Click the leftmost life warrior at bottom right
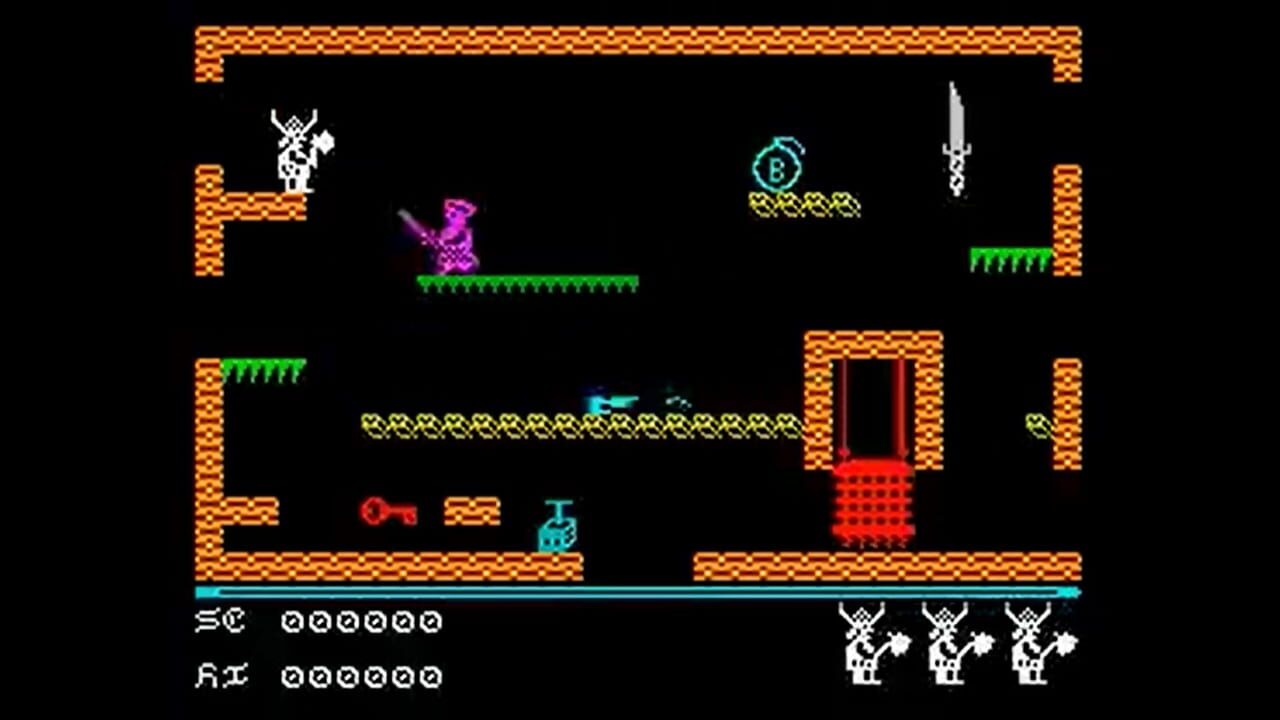1280x720 pixels. pos(862,645)
